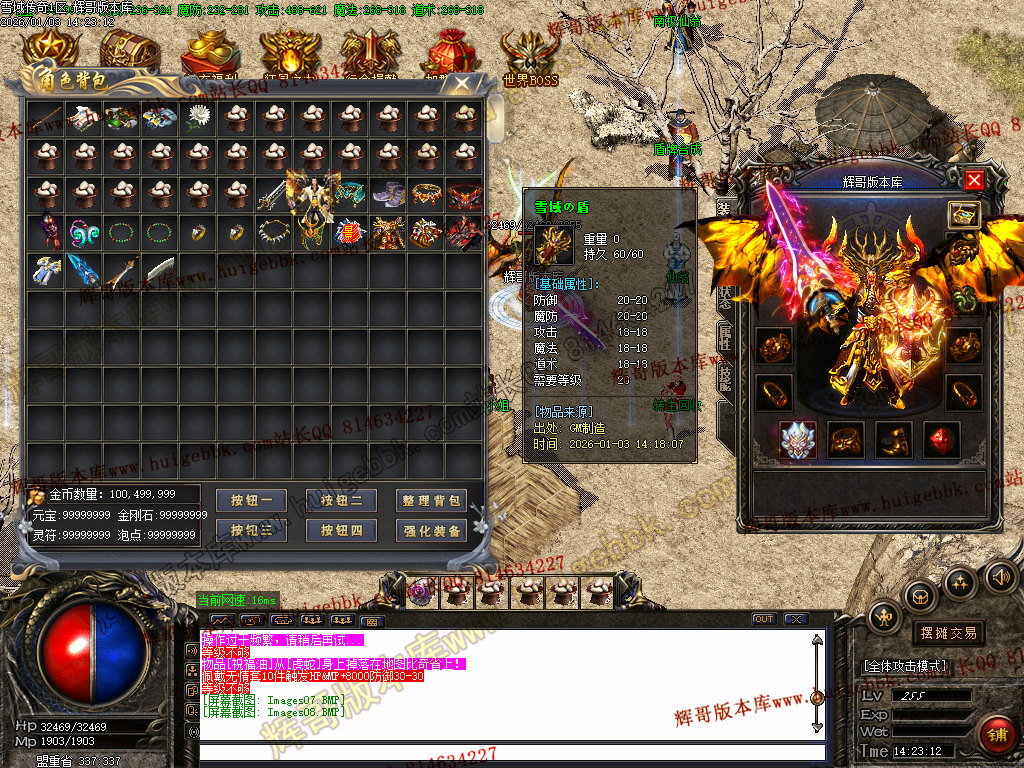Open the gold star medal top icon

pyautogui.click(x=50, y=50)
